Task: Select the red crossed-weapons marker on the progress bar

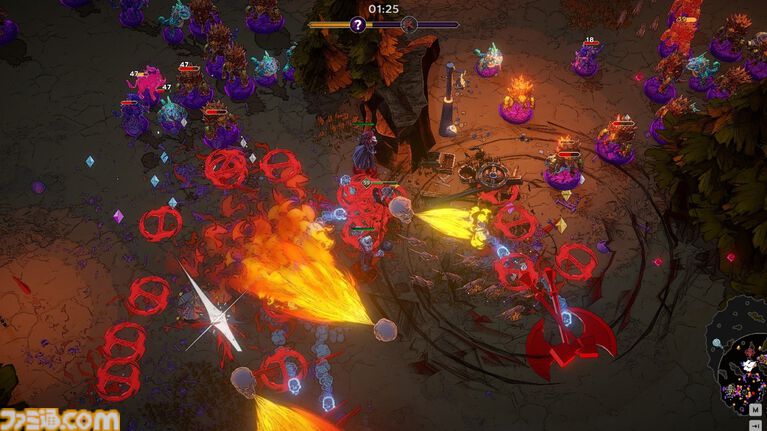Action: point(408,25)
